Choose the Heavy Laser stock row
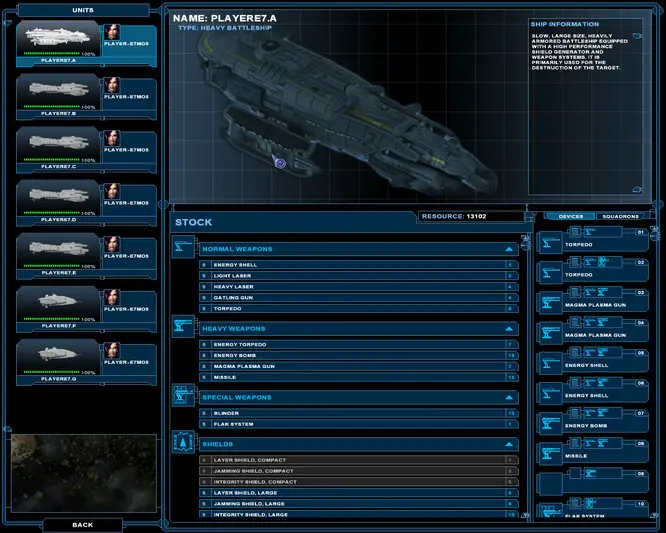Screen dimensions: 666x533 pyautogui.click(x=357, y=286)
